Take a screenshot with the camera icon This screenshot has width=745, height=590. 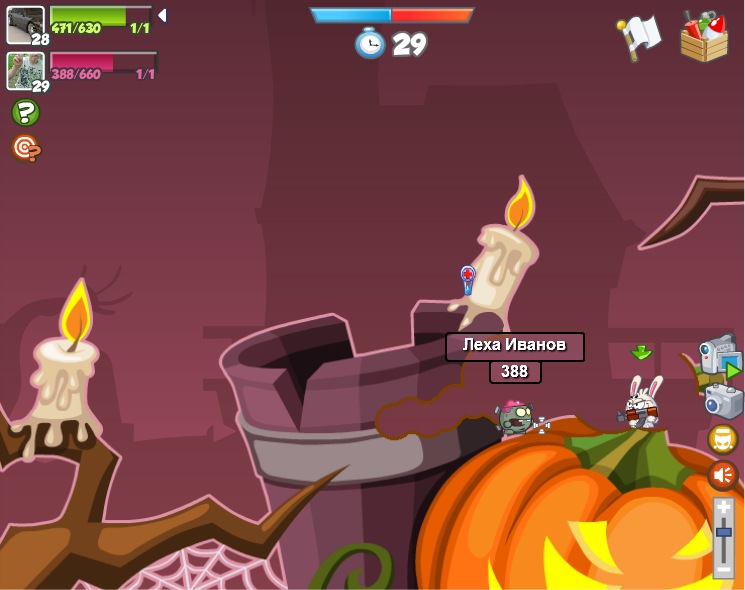pos(723,401)
